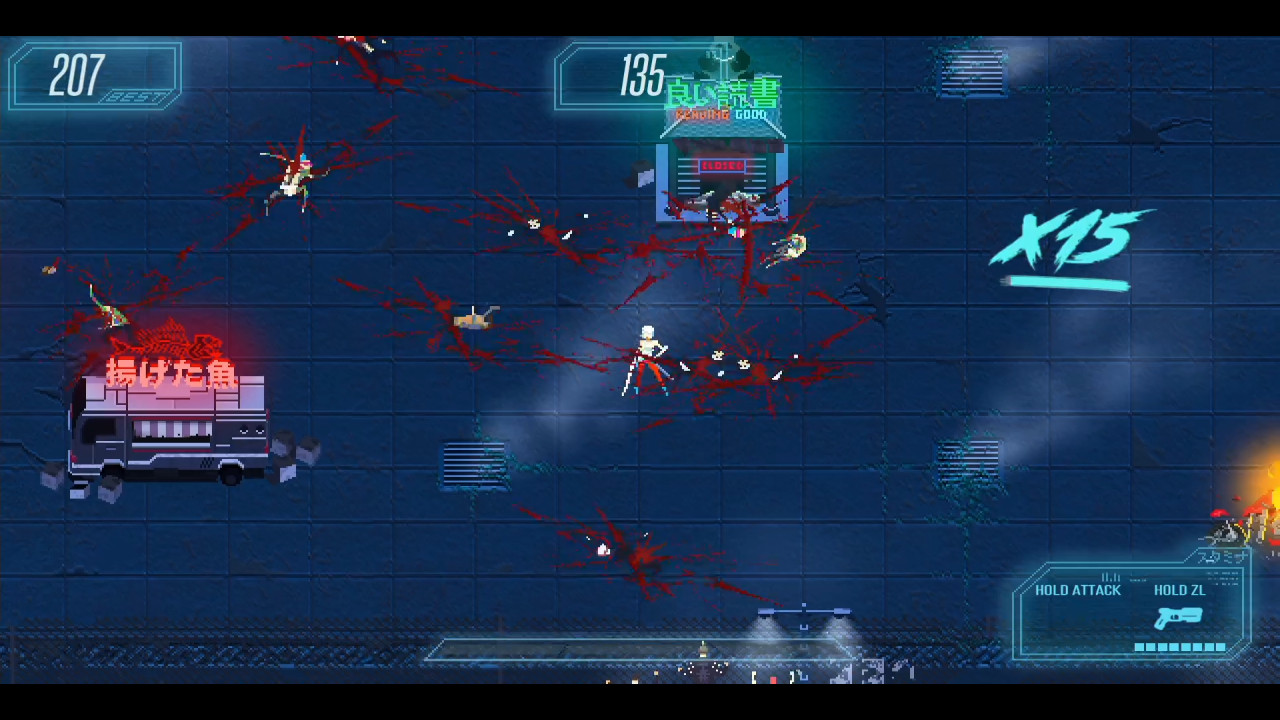Select the pistol weapon icon
This screenshot has height=720, width=1280.
(x=1178, y=618)
